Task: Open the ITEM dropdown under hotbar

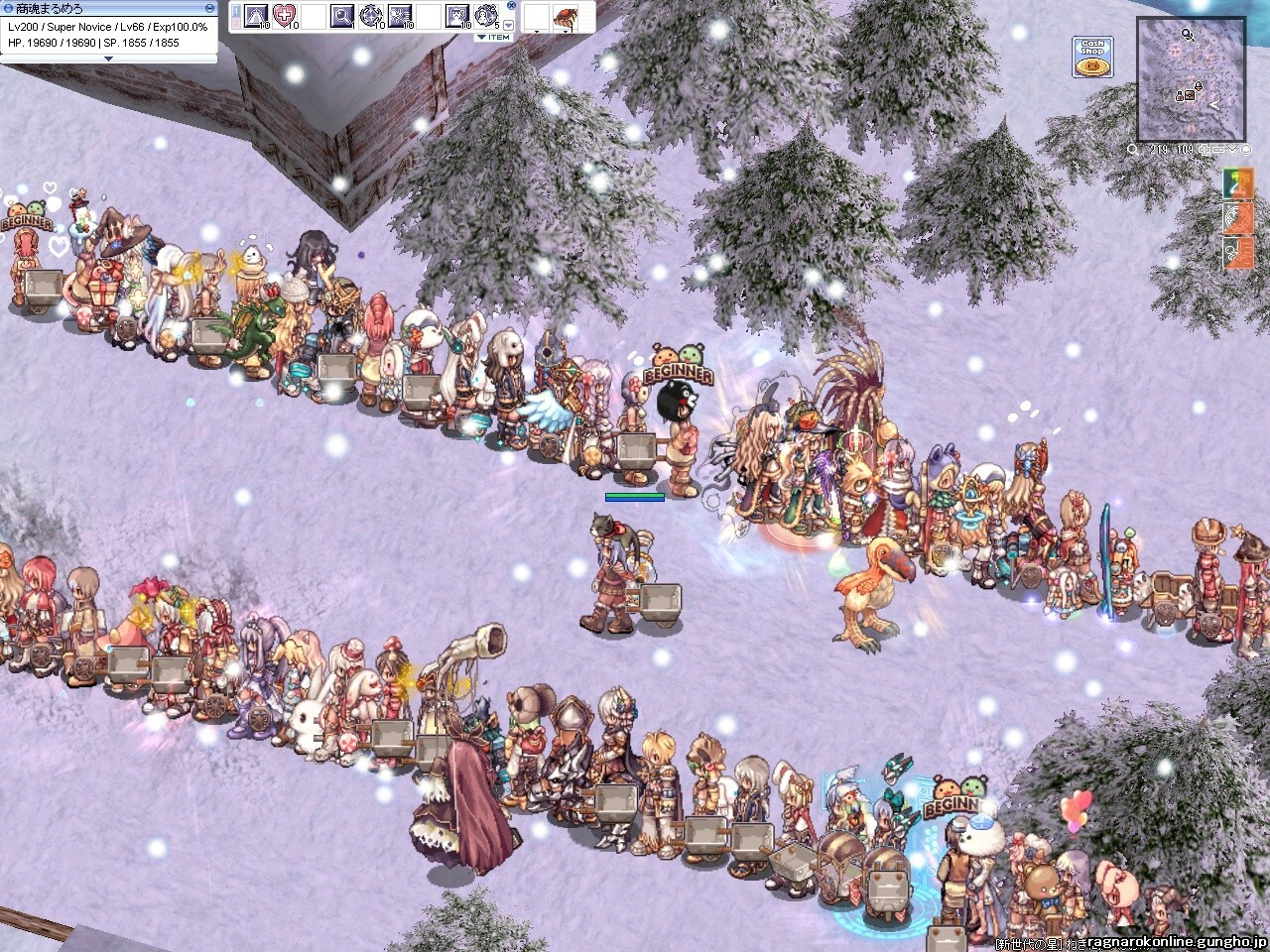Action: (x=493, y=38)
